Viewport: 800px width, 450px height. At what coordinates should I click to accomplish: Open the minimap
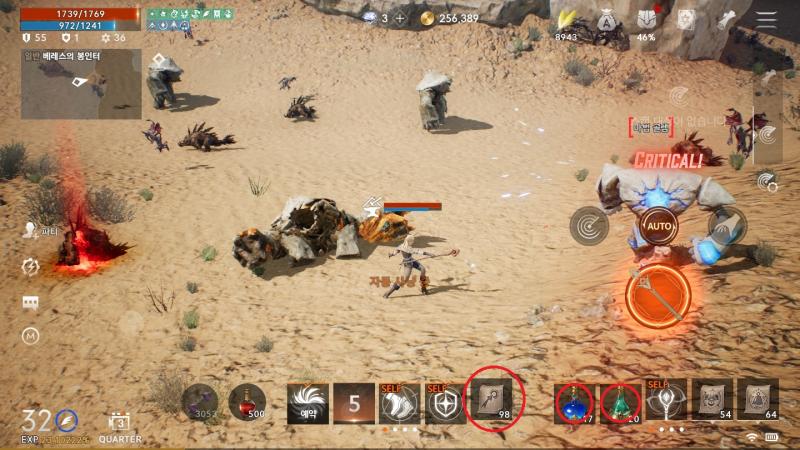[81, 84]
